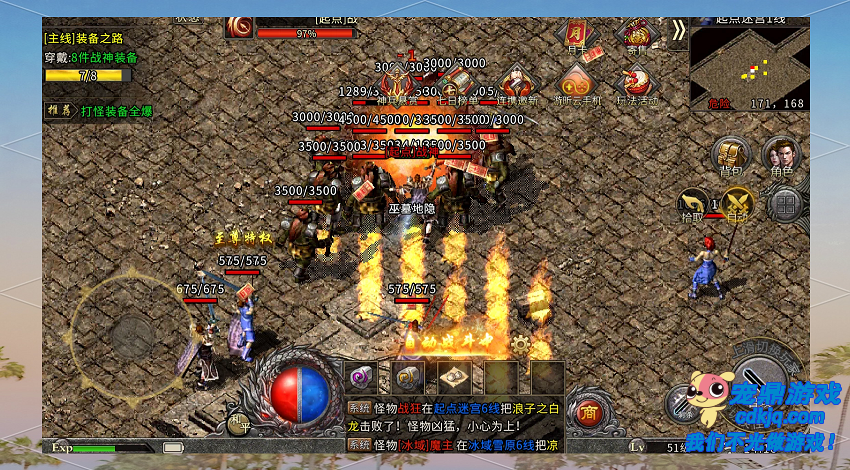Open the four-square grid menu button
Screen dimensions: 850x470
click(x=787, y=205)
